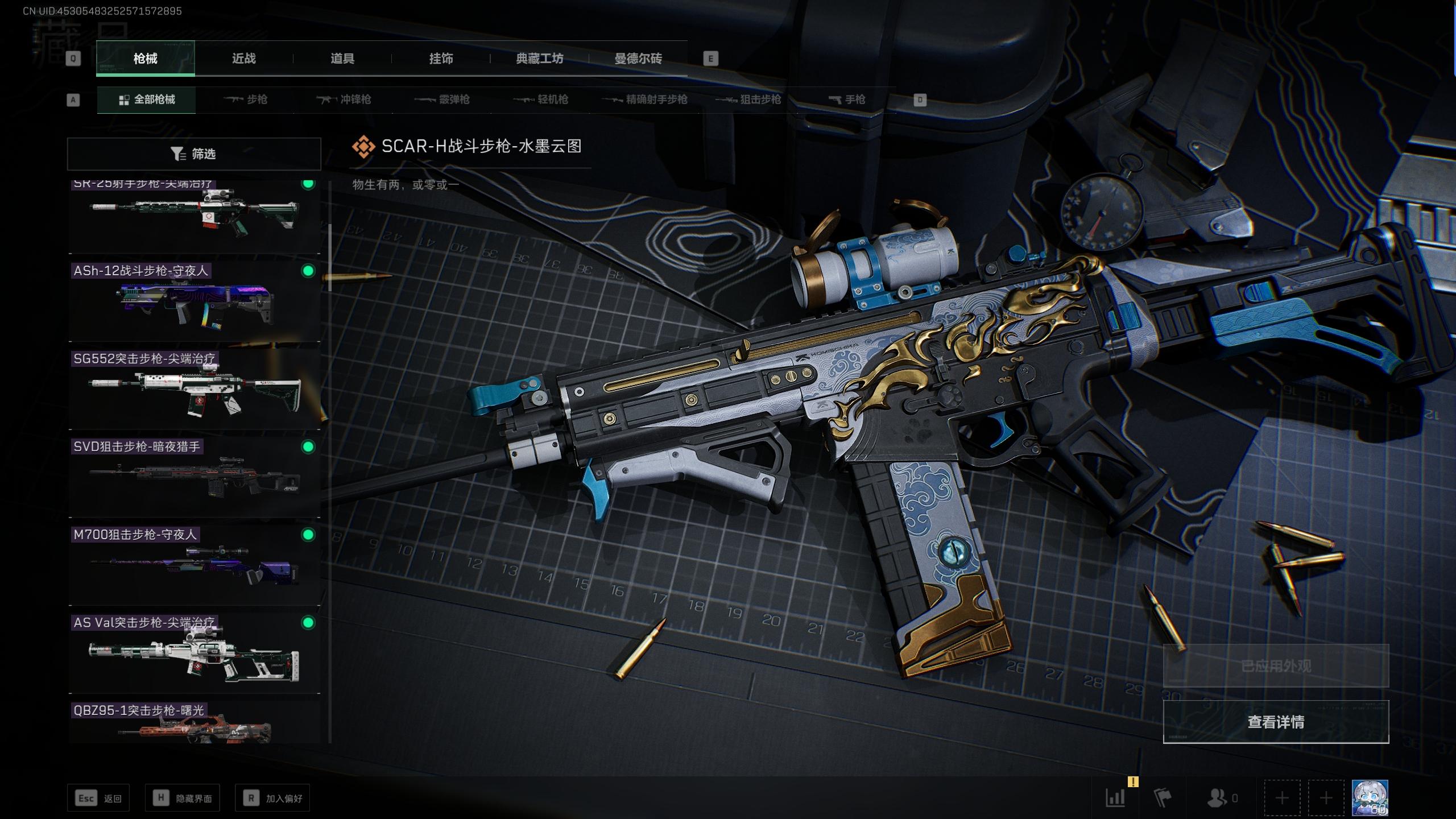Show only 冲锋枪 submachine guns
The image size is (1456, 819).
pos(344,100)
